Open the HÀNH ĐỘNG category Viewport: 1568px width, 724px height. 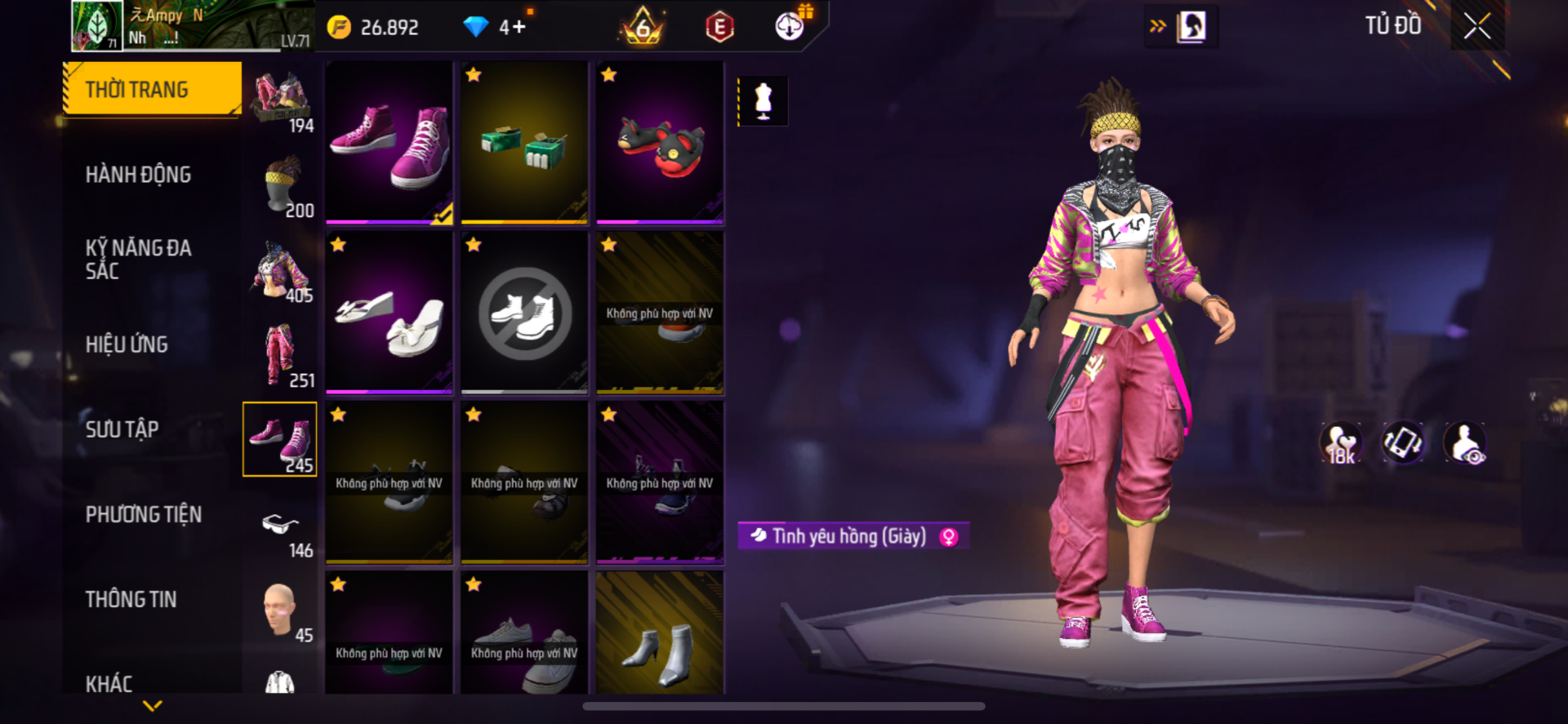(x=139, y=175)
